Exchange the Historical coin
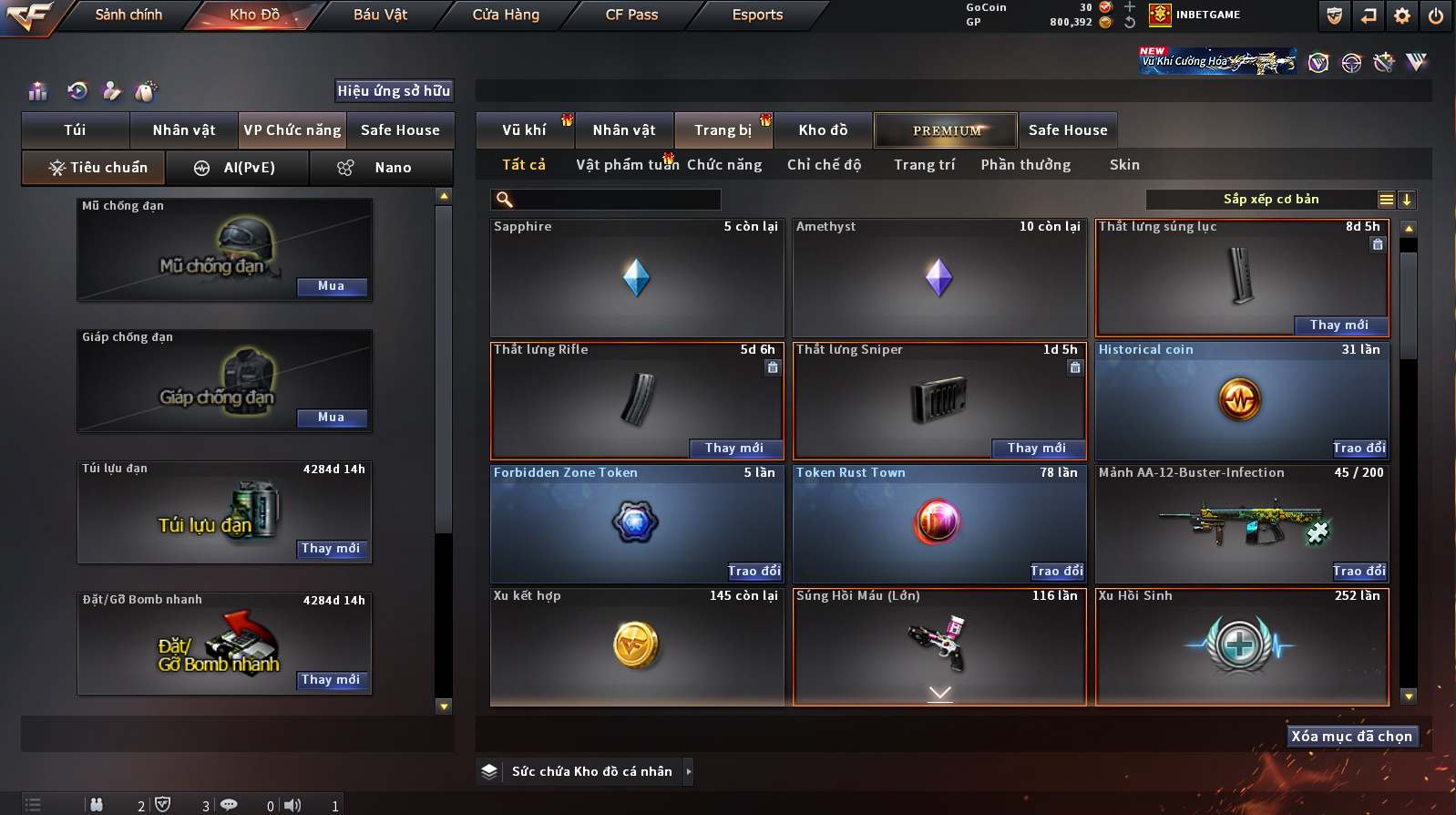The width and height of the screenshot is (1456, 815). click(x=1359, y=448)
